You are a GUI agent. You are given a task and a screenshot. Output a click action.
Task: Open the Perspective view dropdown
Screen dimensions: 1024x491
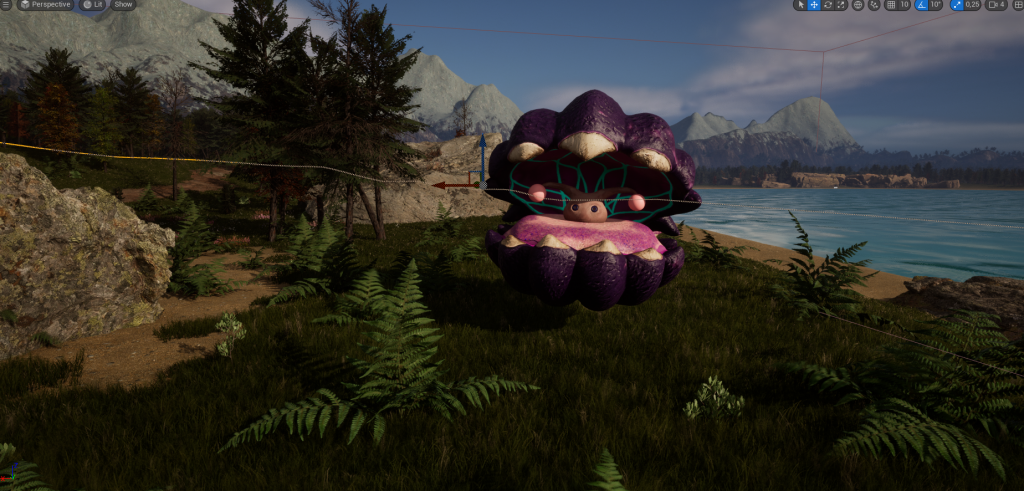click(x=45, y=4)
